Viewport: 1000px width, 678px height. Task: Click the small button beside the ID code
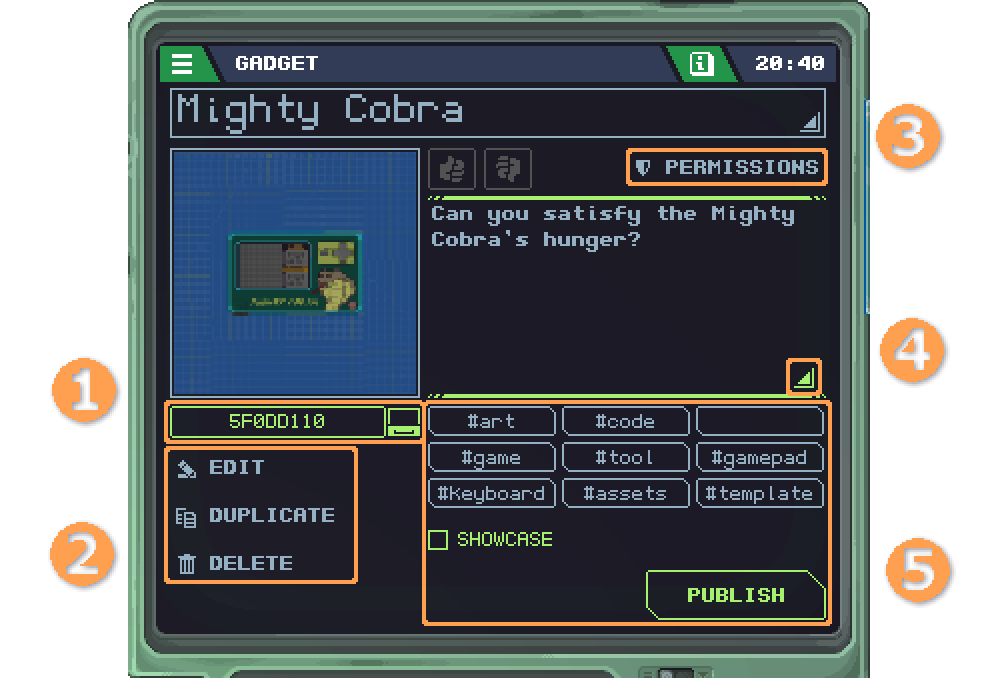click(x=404, y=422)
